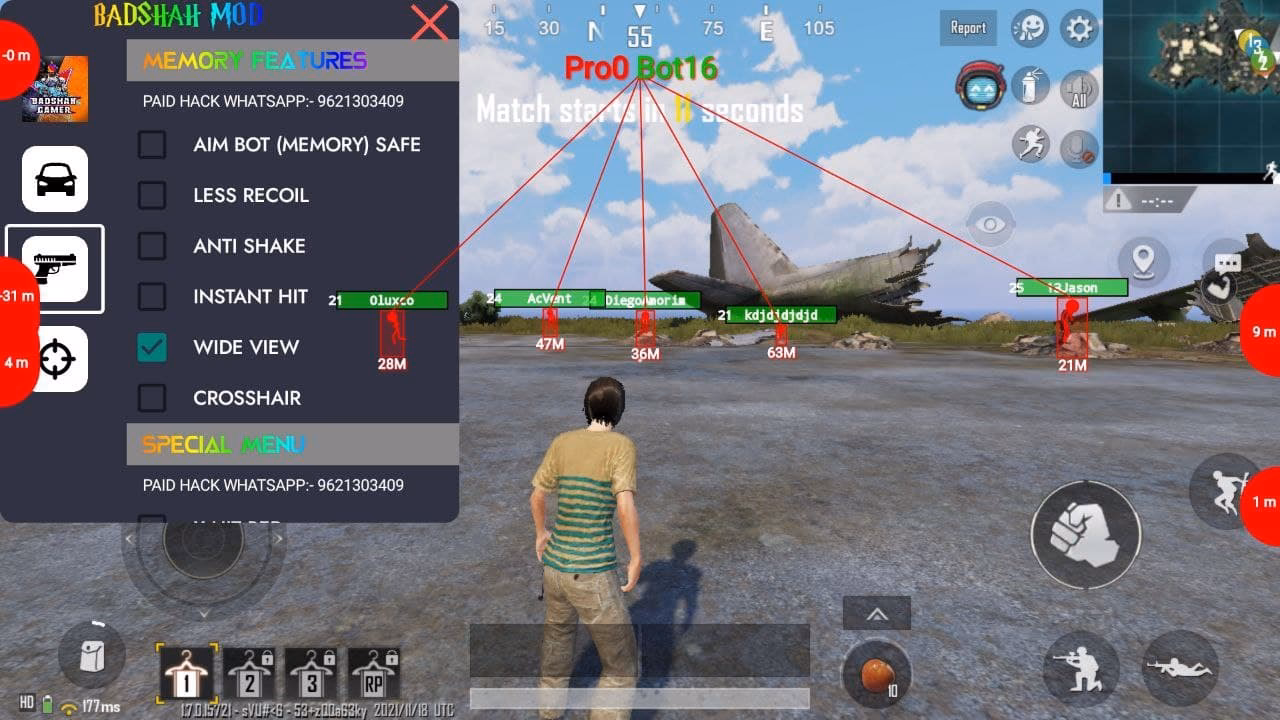
Task: Select the car icon in the mod sidebar
Action: [55, 179]
